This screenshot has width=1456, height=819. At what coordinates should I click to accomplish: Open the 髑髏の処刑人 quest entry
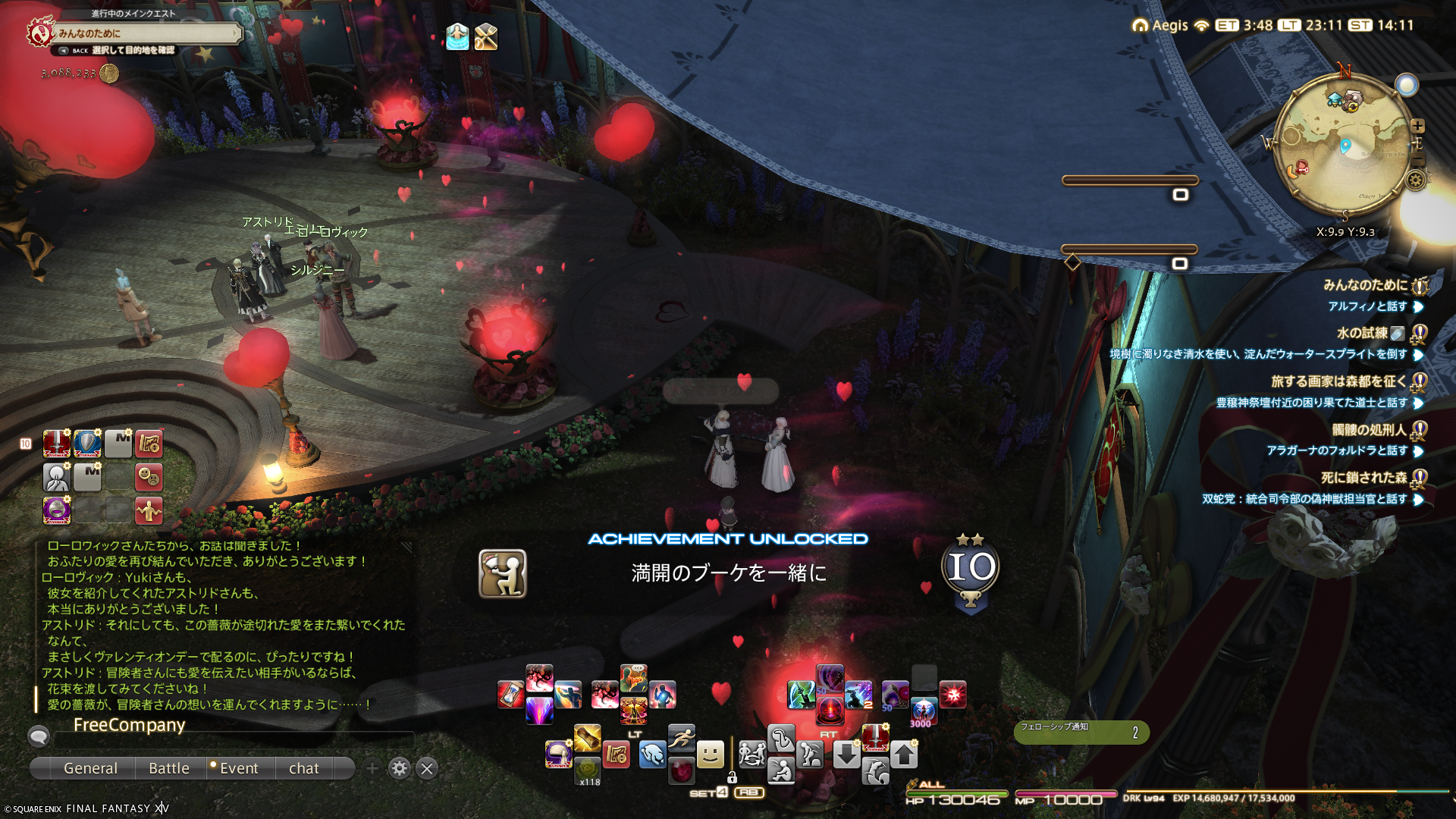pos(1369,430)
